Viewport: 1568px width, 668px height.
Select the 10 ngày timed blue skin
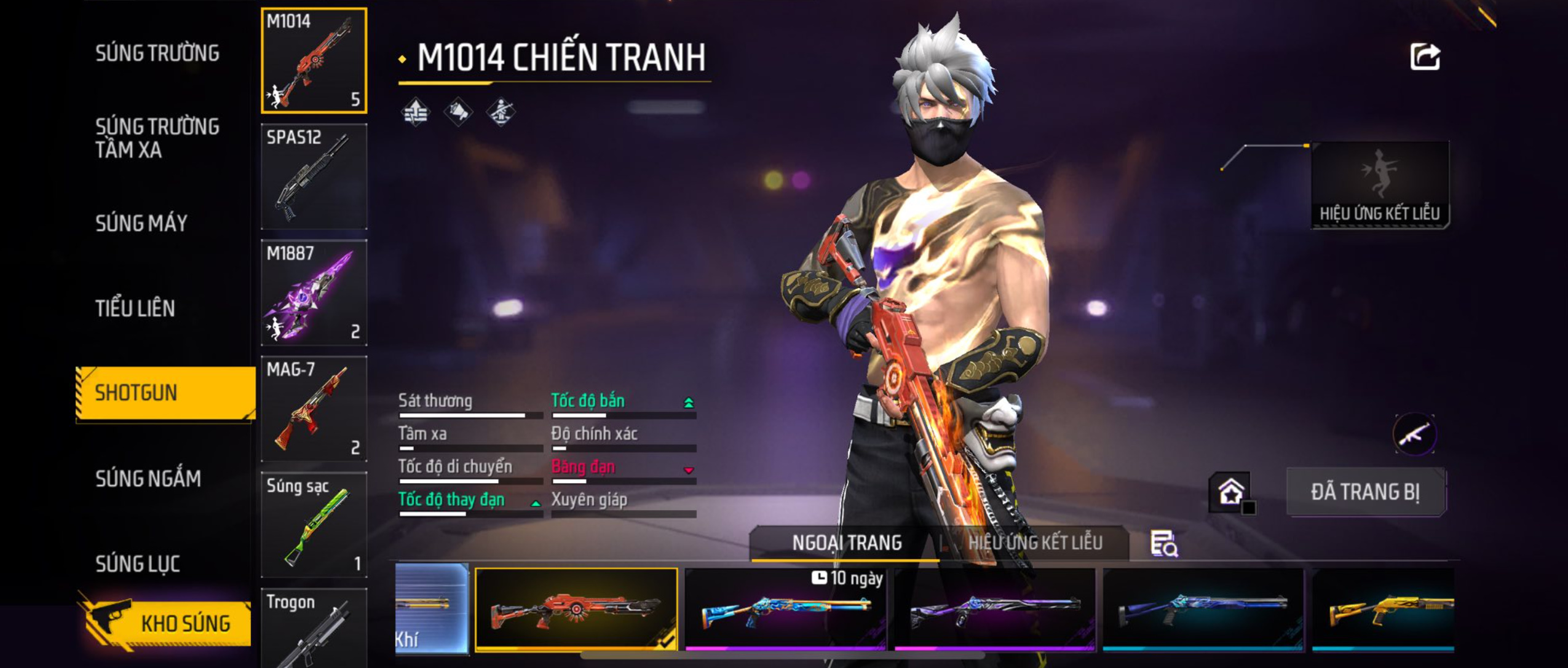(785, 608)
